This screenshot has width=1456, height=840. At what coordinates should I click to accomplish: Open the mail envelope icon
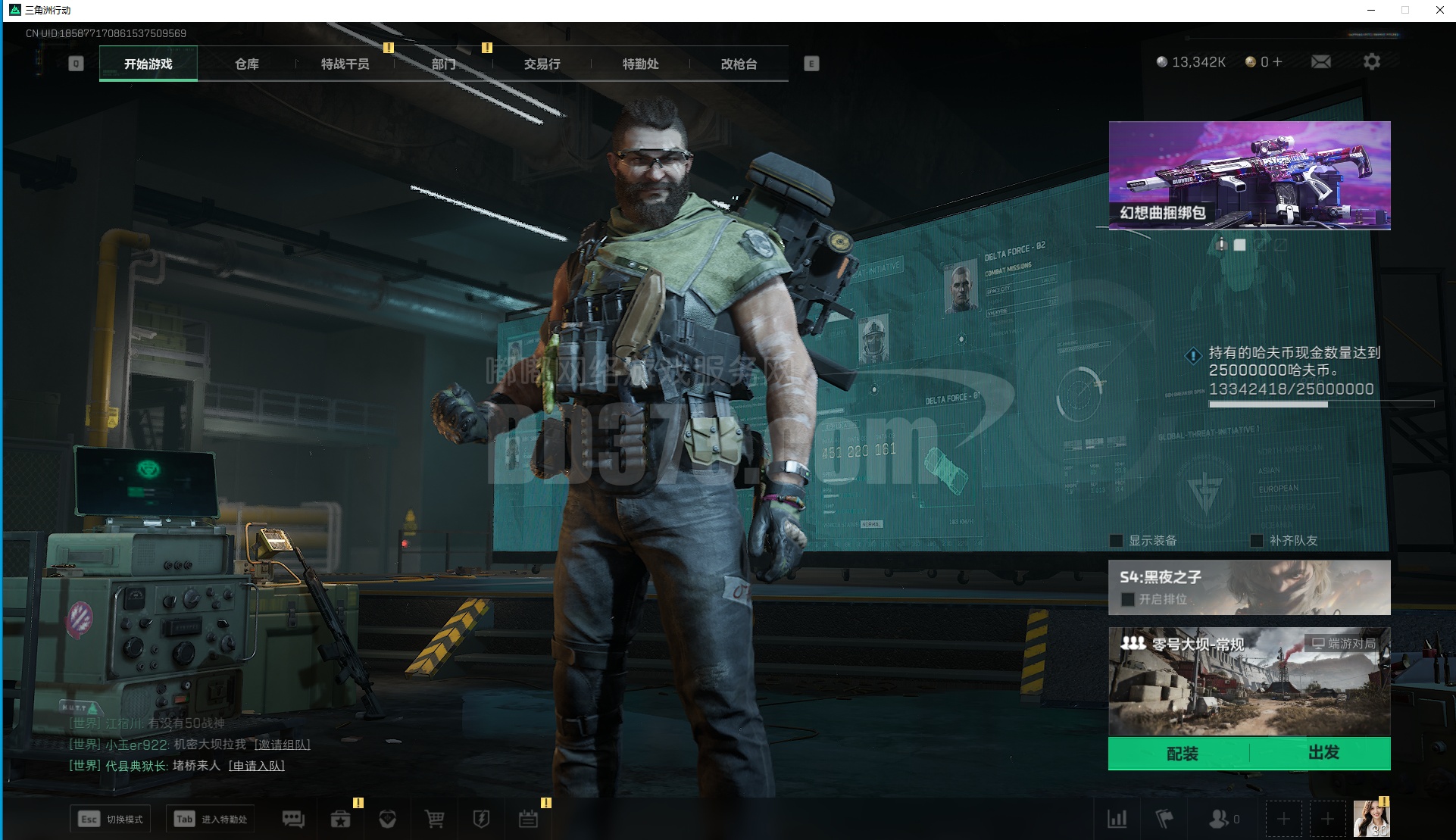pyautogui.click(x=1320, y=62)
